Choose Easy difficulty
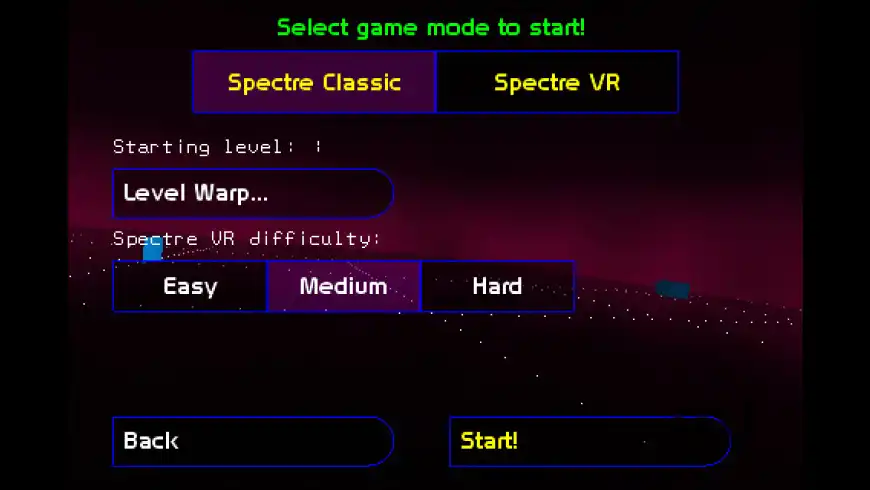This screenshot has height=490, width=870. tap(190, 287)
